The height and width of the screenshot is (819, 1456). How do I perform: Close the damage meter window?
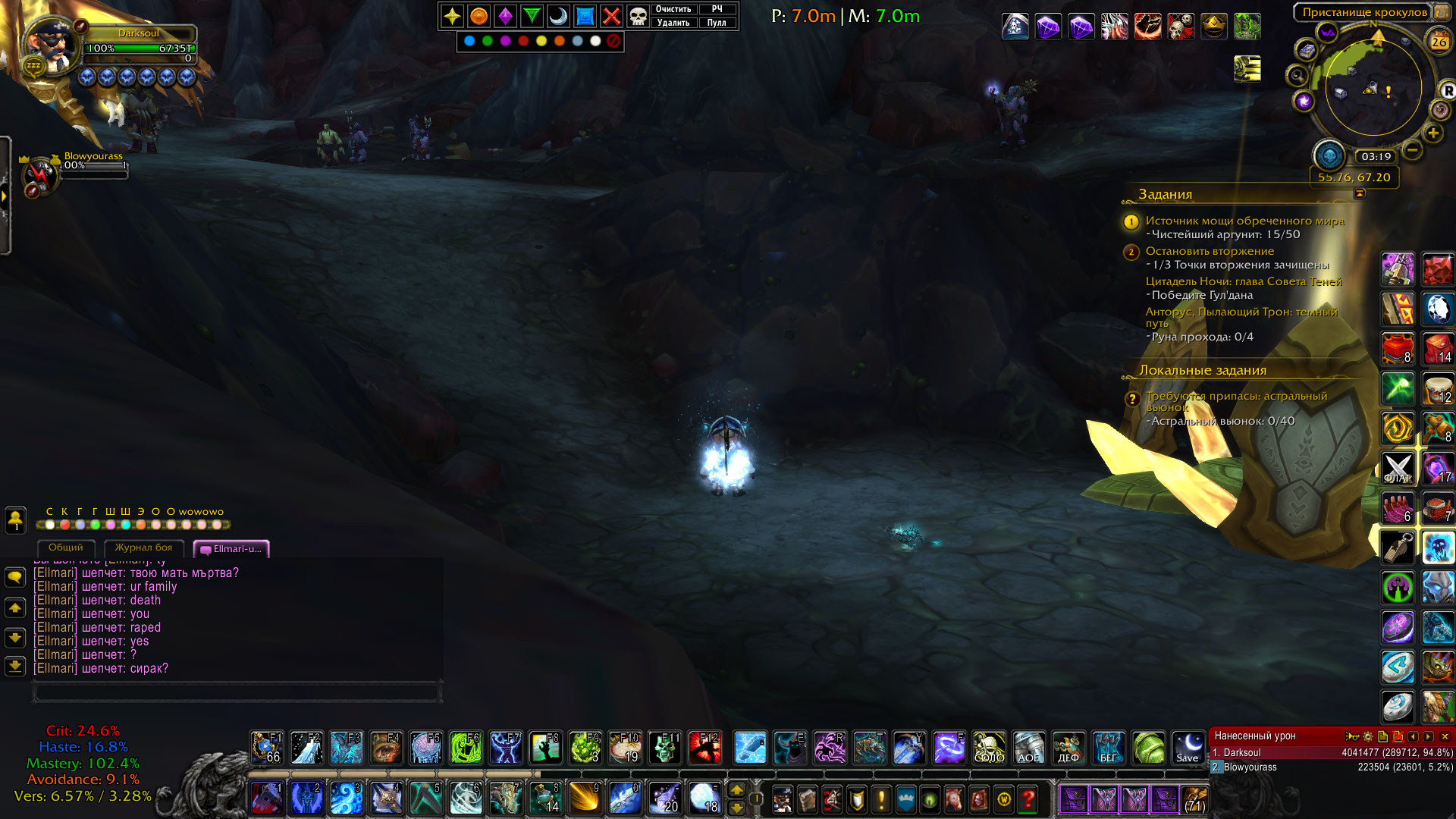pyautogui.click(x=1445, y=736)
